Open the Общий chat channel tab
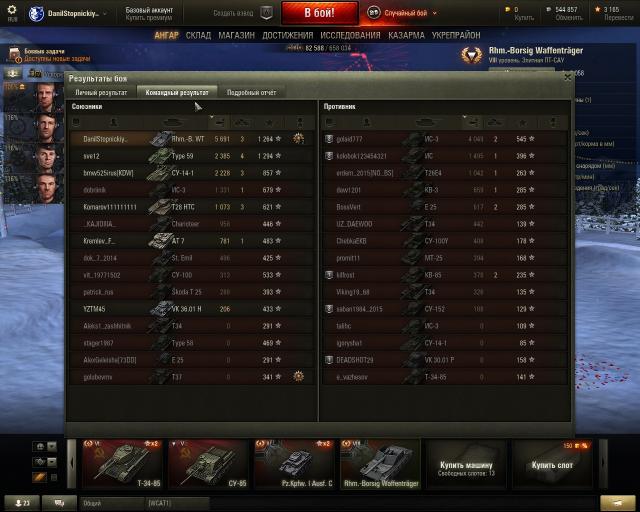This screenshot has width=640, height=512. (92, 502)
